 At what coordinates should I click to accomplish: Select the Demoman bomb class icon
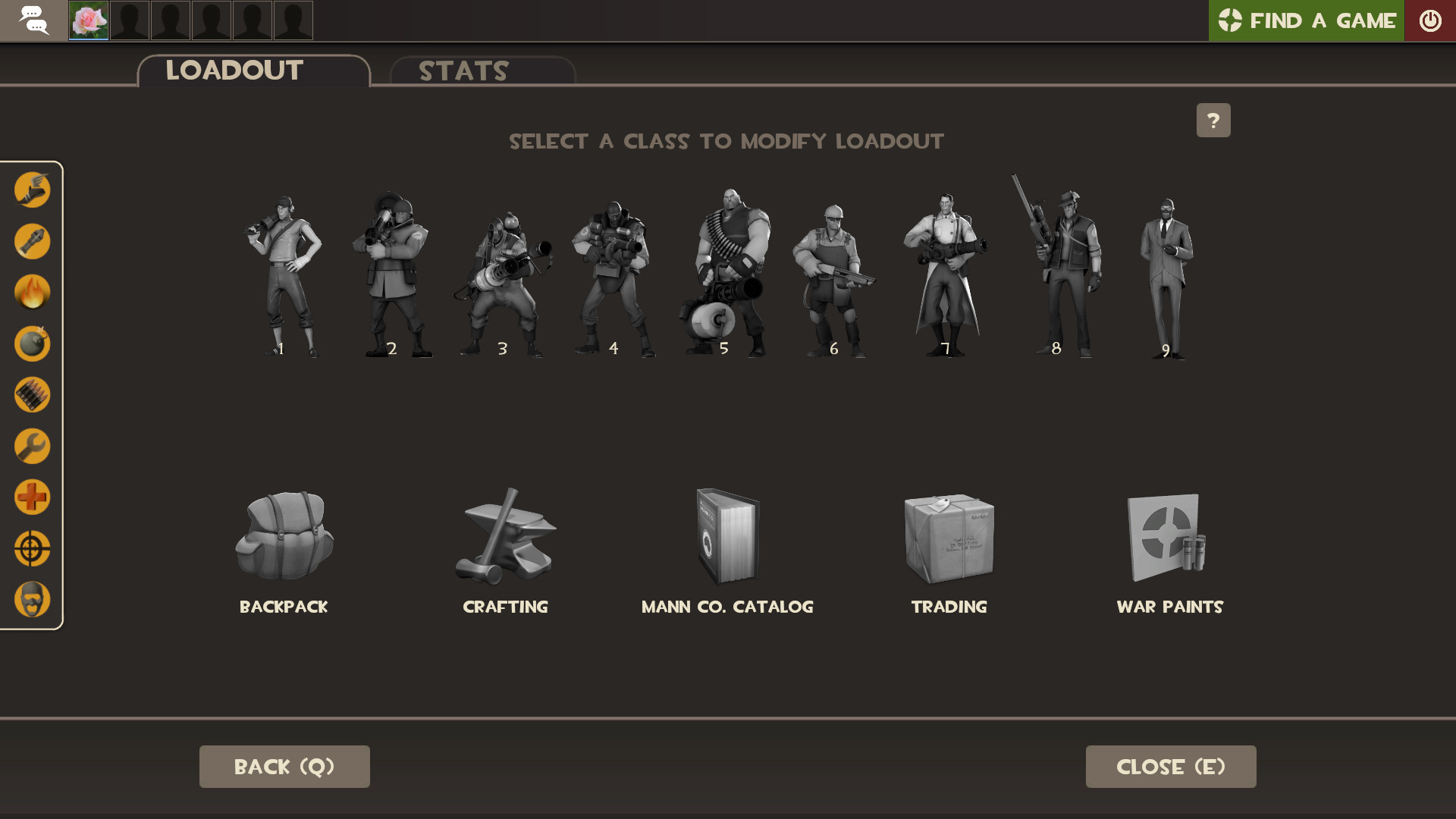tap(32, 344)
